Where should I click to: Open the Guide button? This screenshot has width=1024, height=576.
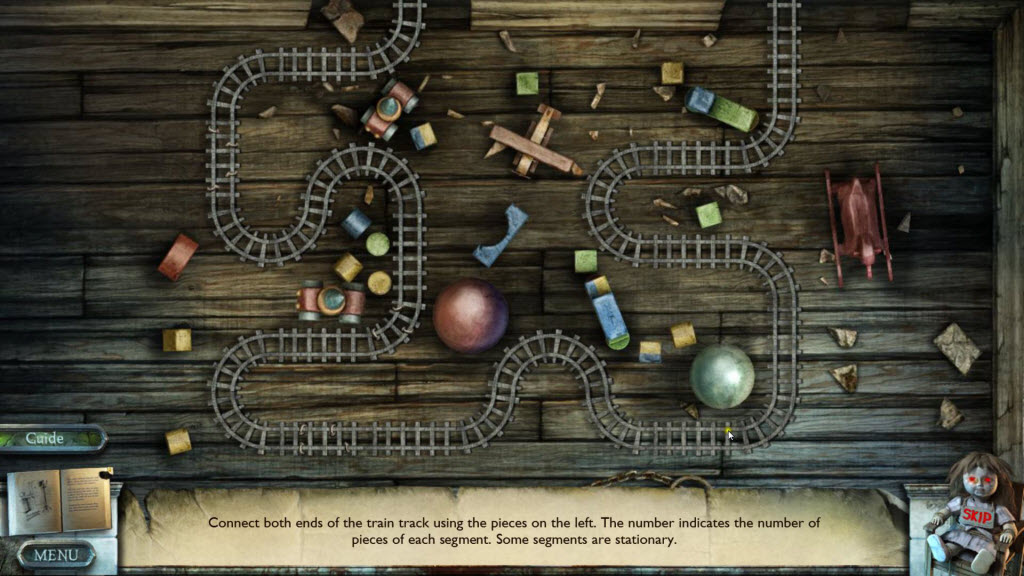tap(47, 438)
